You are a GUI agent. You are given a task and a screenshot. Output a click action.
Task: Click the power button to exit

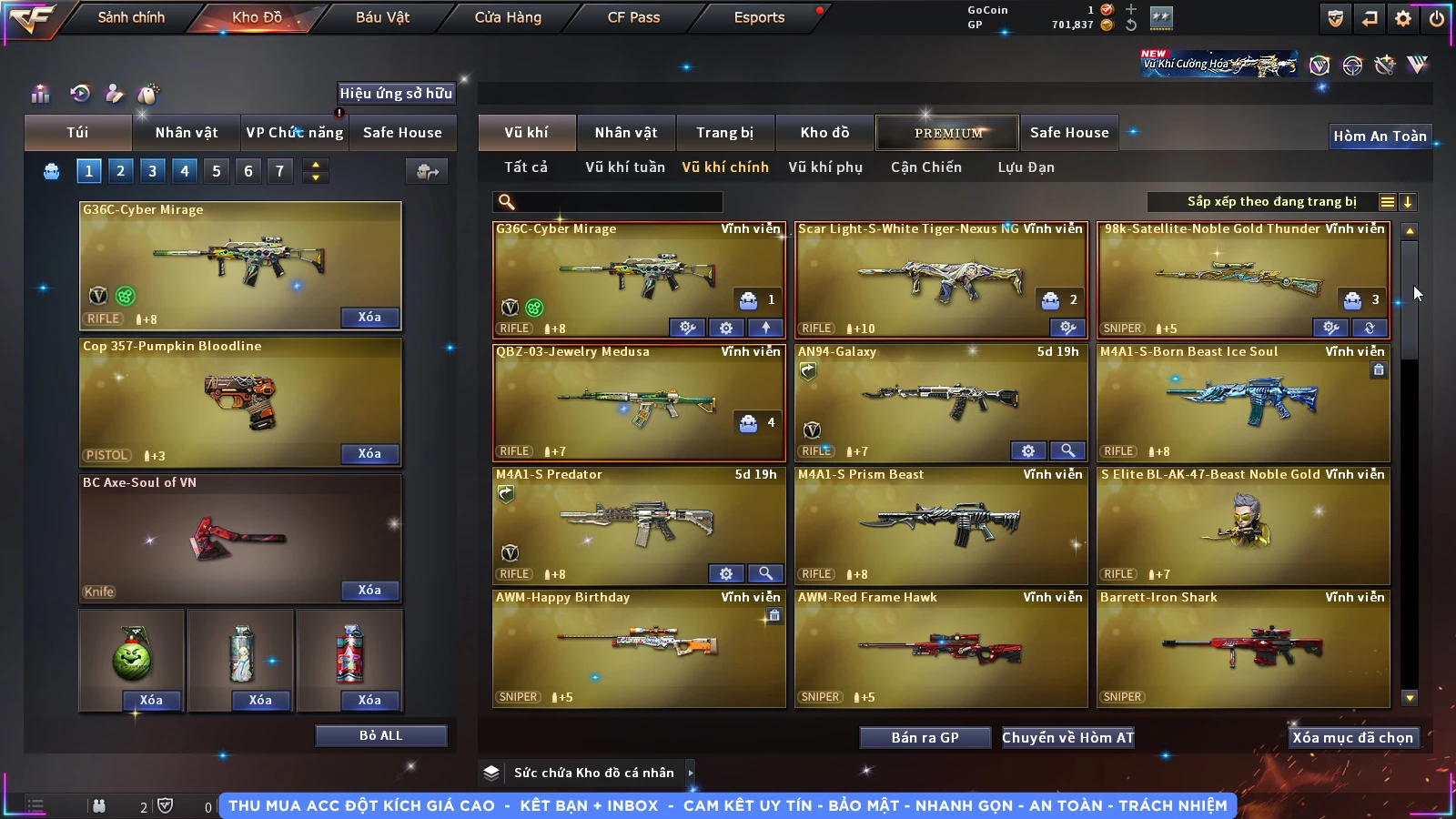pos(1437,18)
